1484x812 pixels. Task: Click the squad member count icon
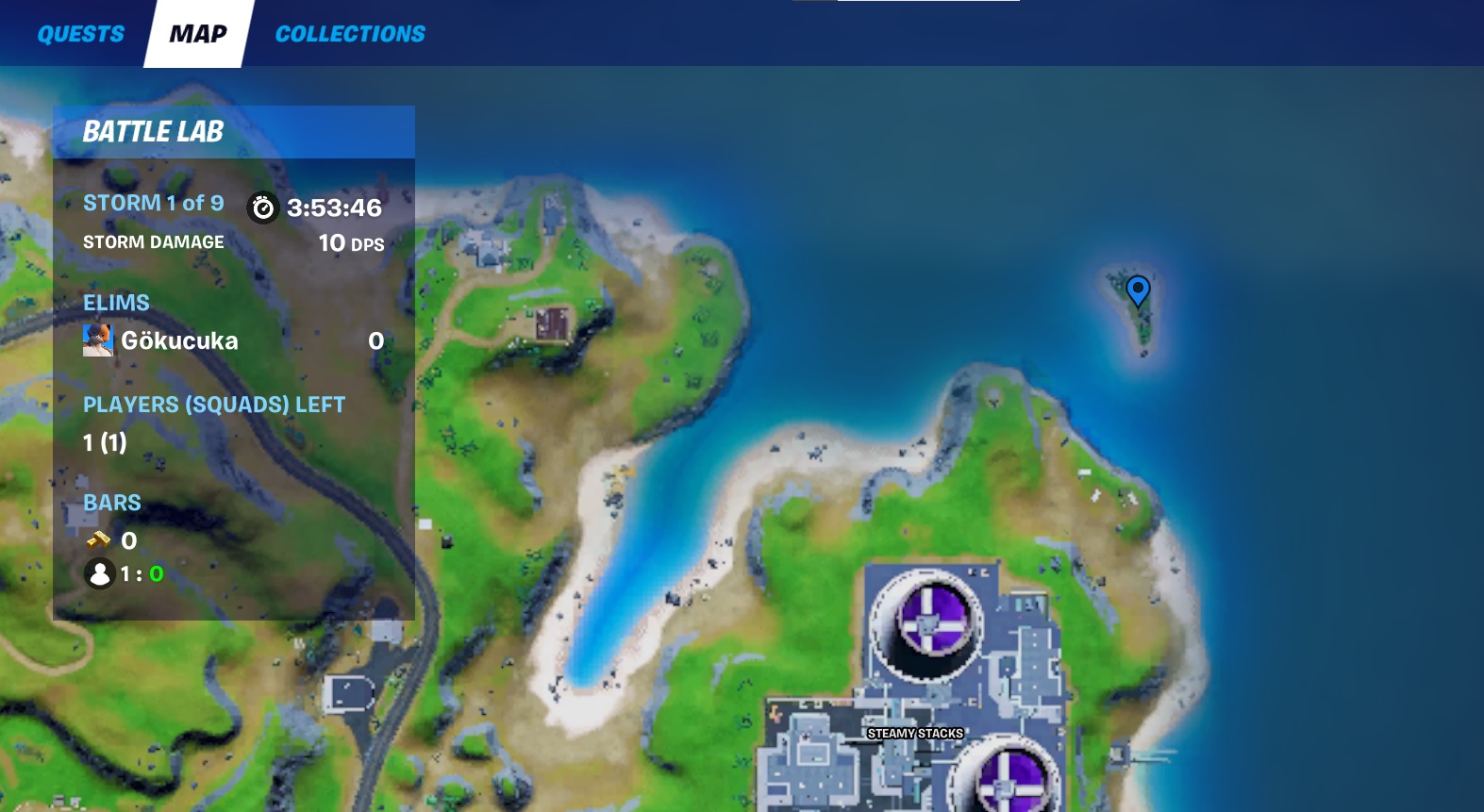(100, 573)
